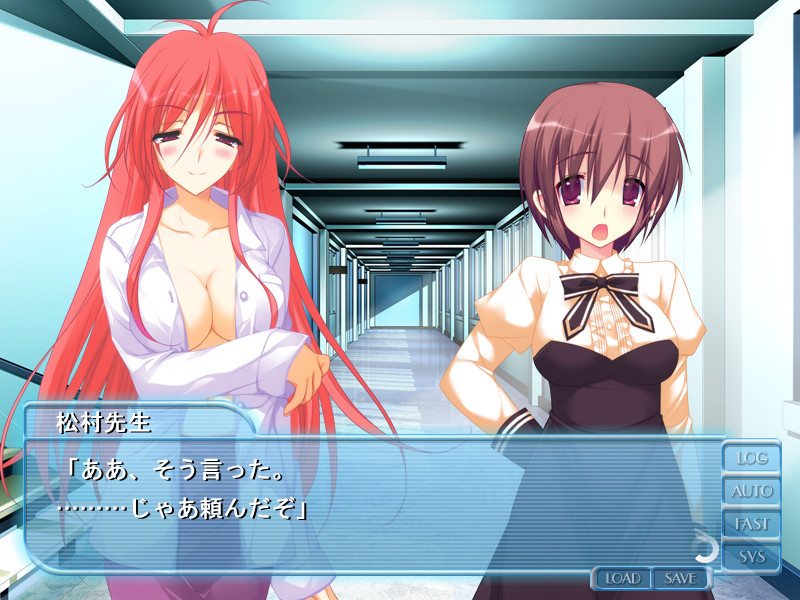Open the LOG backlog
800x600 pixels.
coord(752,459)
